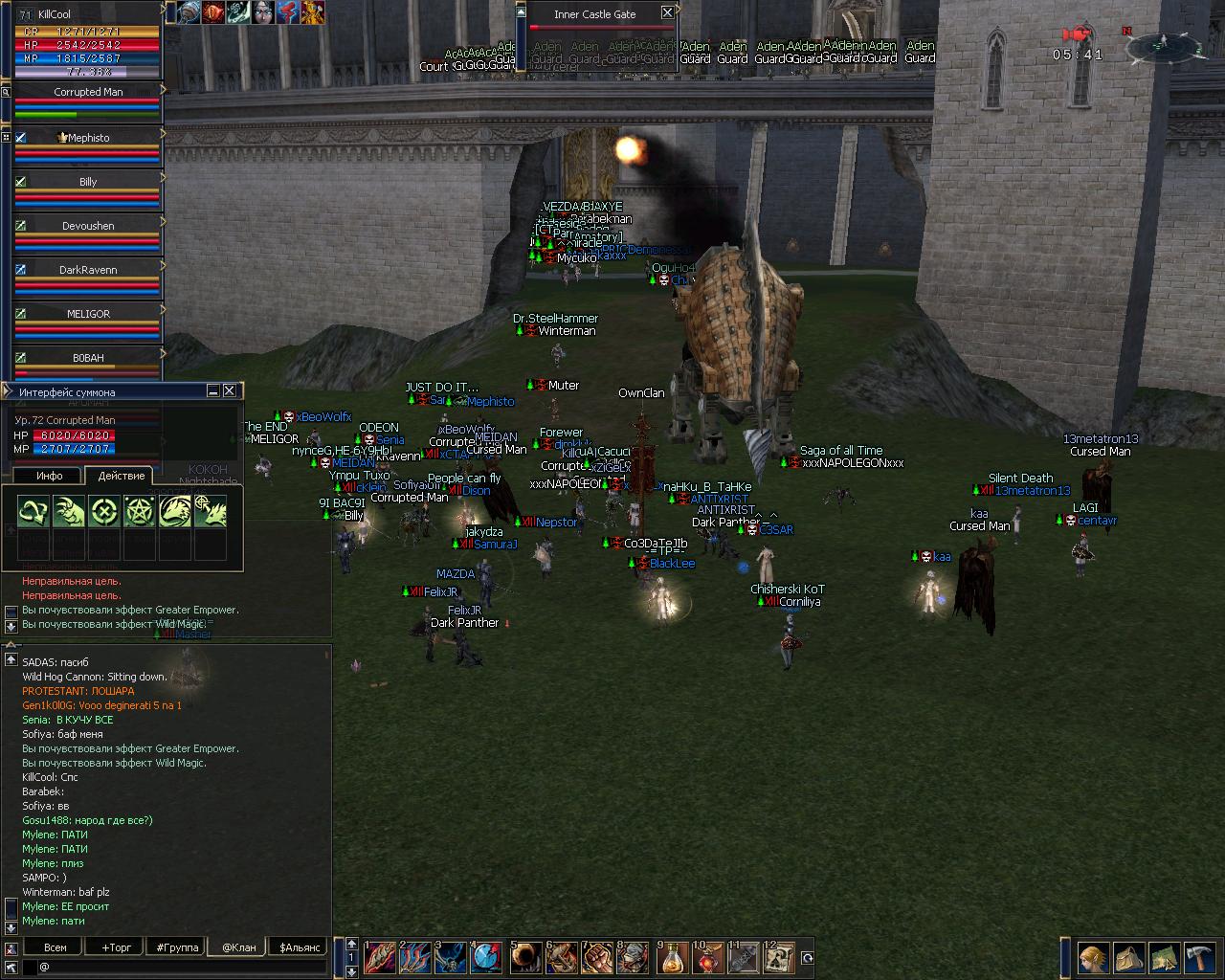1225x980 pixels.
Task: Select party member Mephisto
Action: coord(88,138)
